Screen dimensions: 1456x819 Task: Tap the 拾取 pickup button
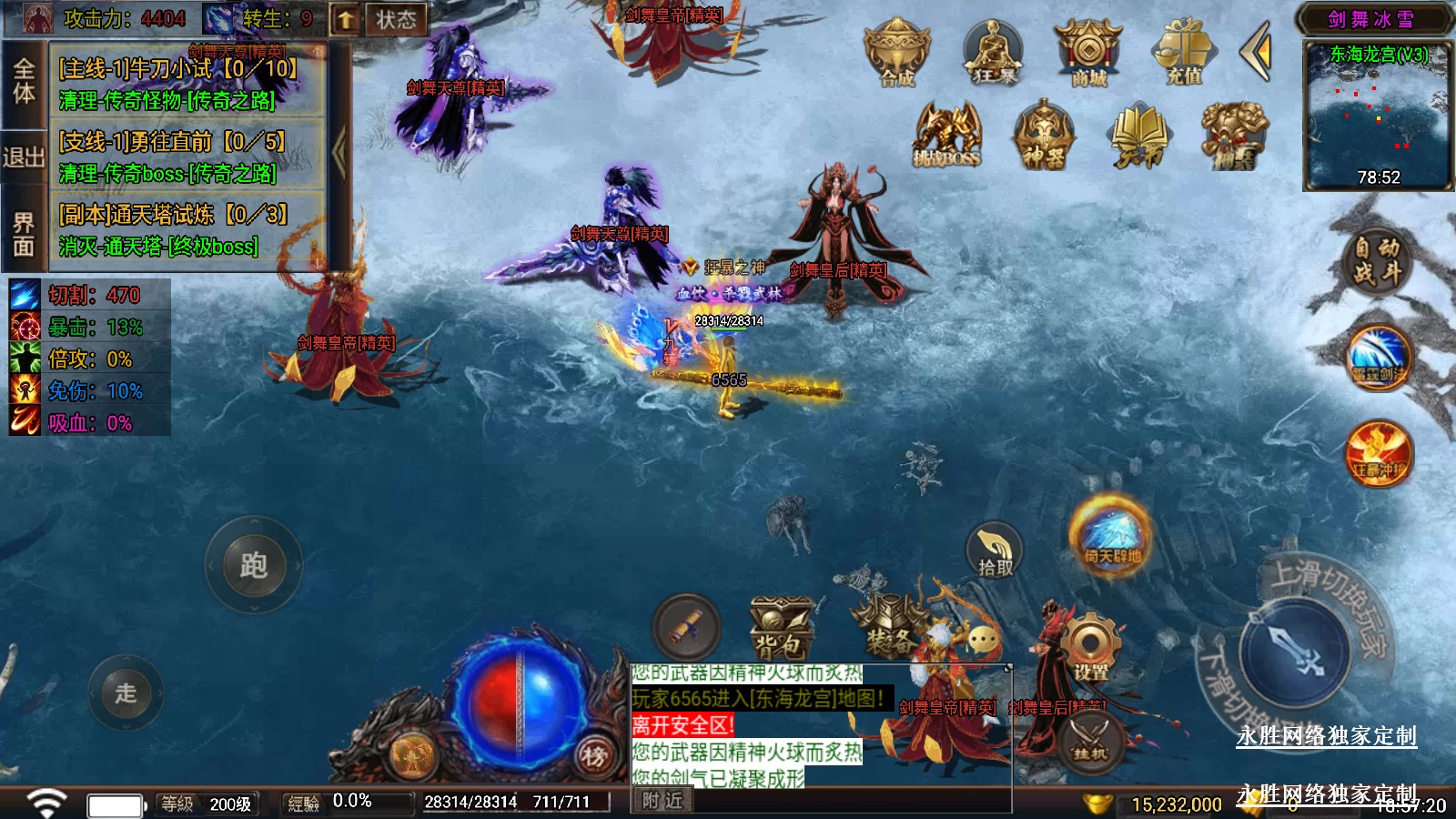click(995, 551)
